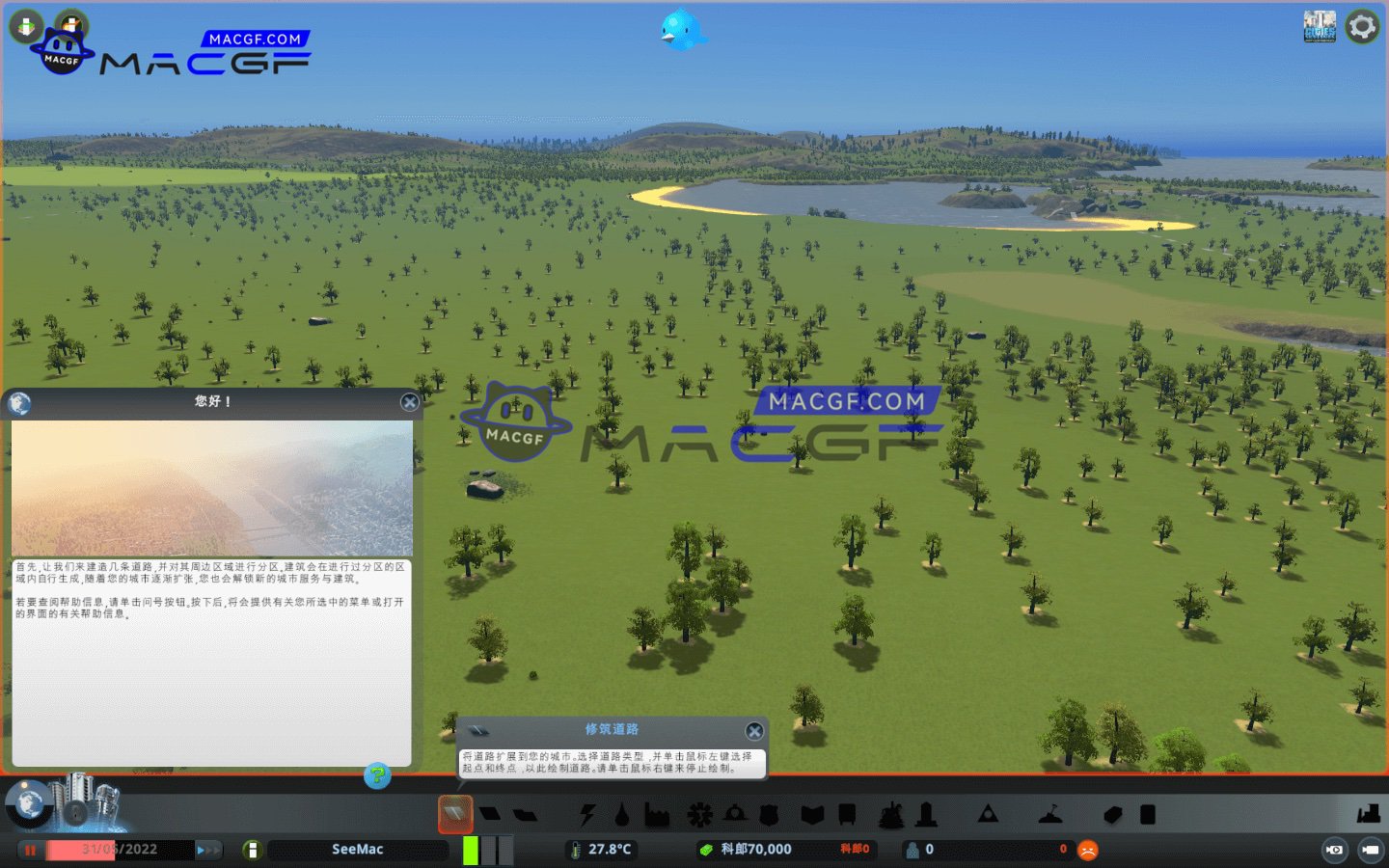Image resolution: width=1389 pixels, height=868 pixels.
Task: Pause the game simulation
Action: coord(30,850)
